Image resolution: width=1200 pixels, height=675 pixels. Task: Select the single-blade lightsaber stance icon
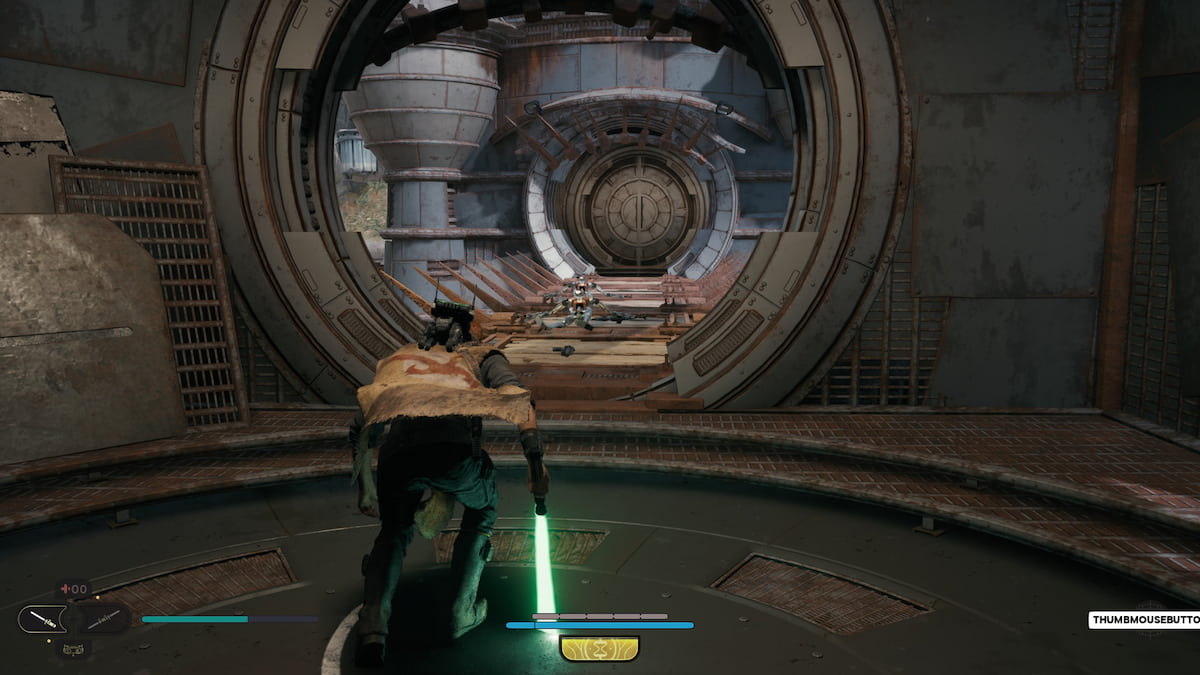click(x=42, y=620)
